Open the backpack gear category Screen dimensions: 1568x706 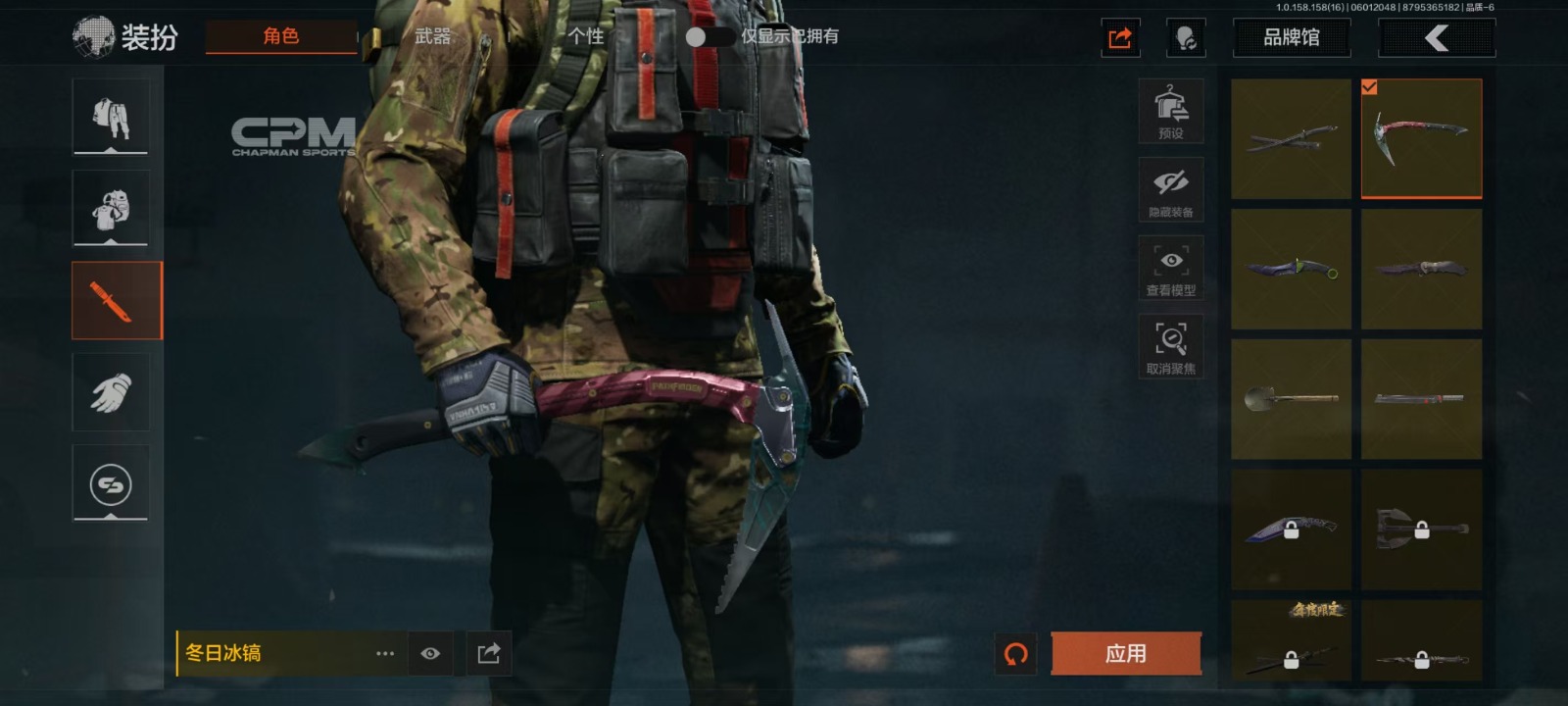[111, 208]
